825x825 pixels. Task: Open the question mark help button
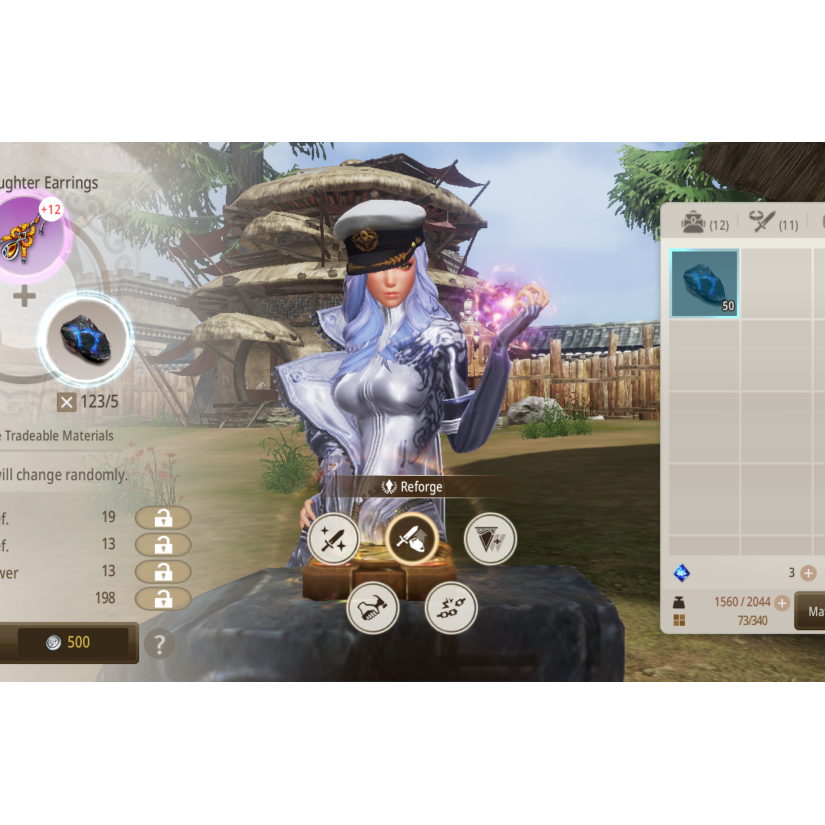click(x=155, y=643)
